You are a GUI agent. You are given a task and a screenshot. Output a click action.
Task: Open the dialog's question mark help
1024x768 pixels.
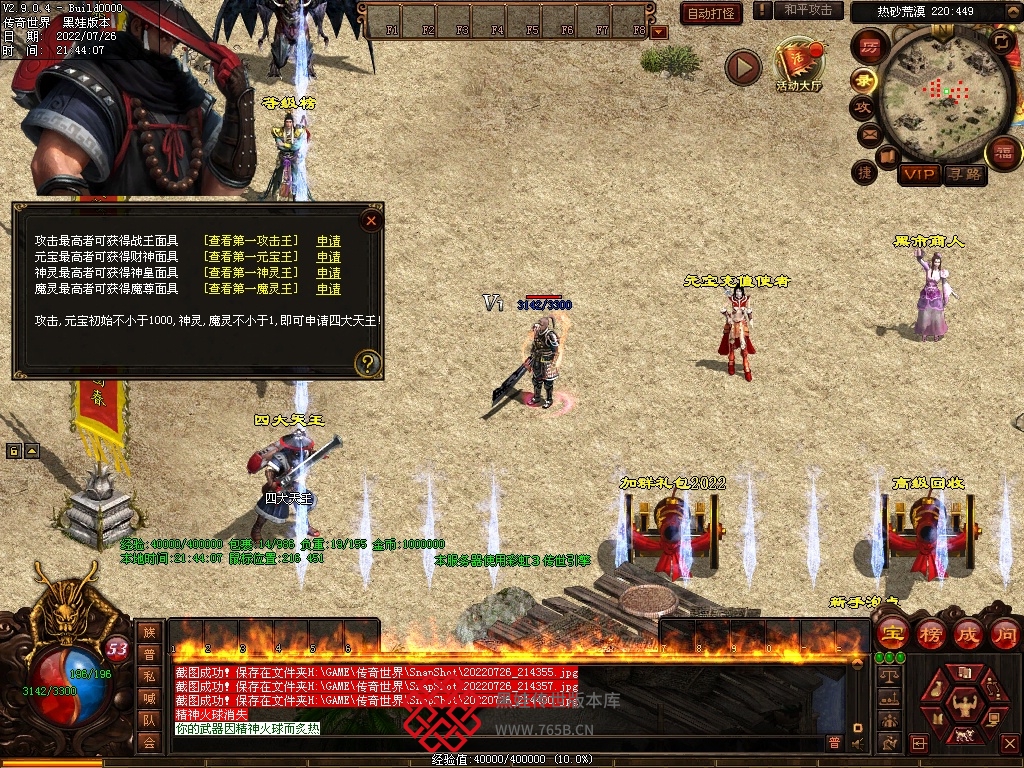[368, 363]
